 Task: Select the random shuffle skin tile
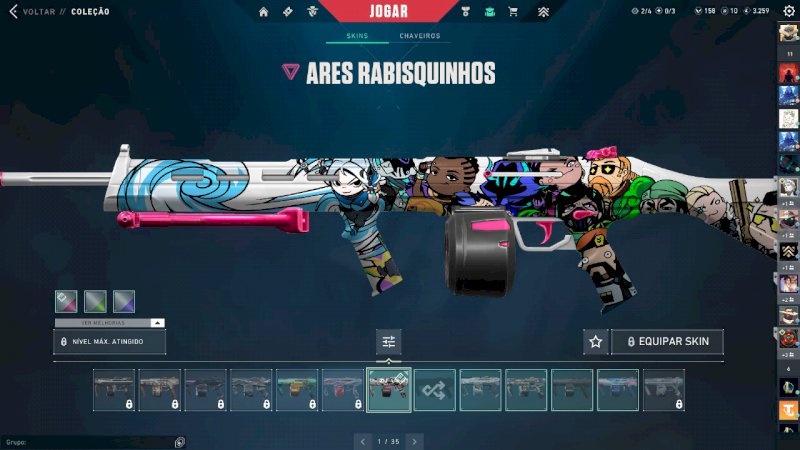[435, 390]
